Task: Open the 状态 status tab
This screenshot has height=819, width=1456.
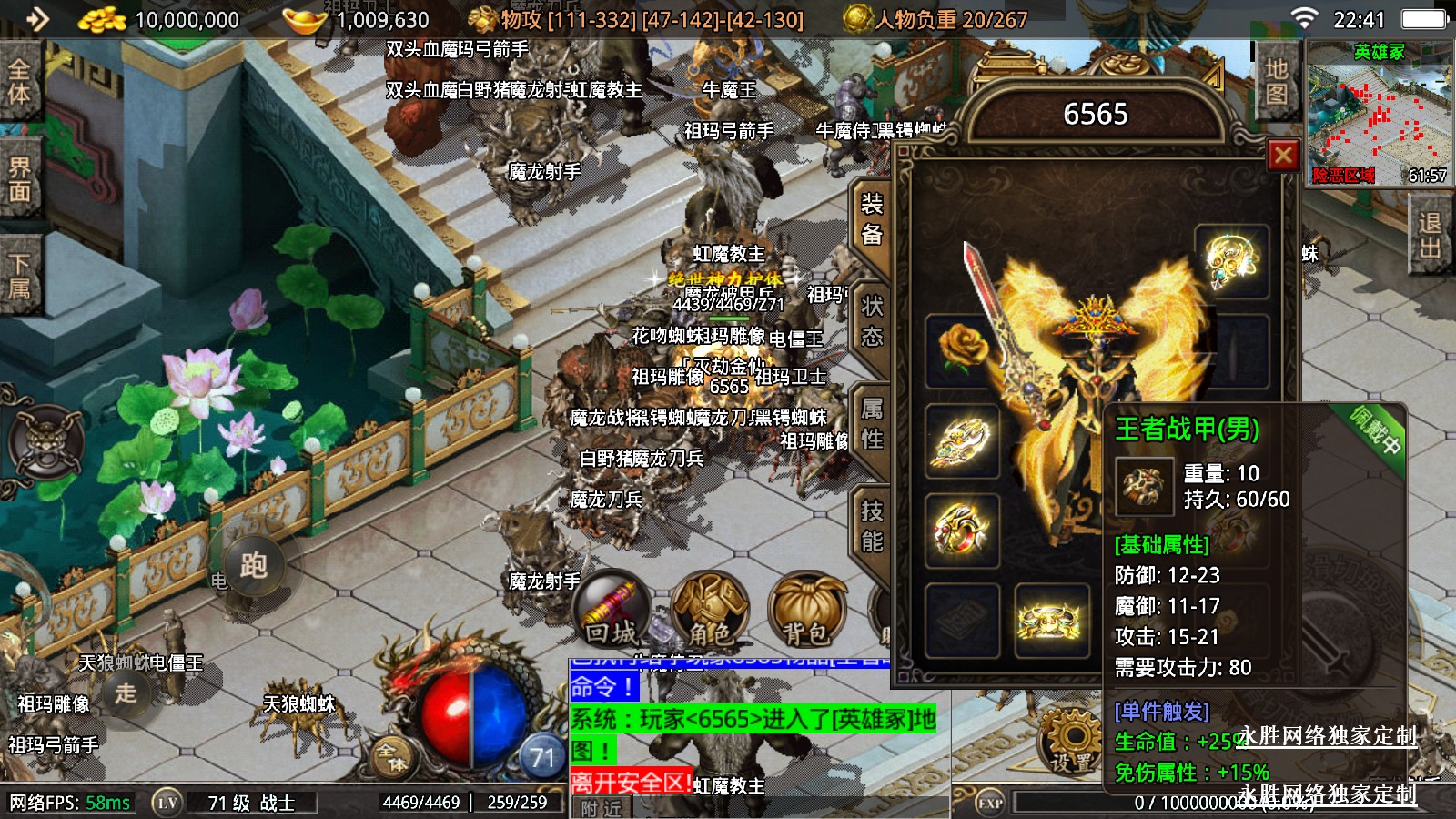Action: click(x=871, y=321)
